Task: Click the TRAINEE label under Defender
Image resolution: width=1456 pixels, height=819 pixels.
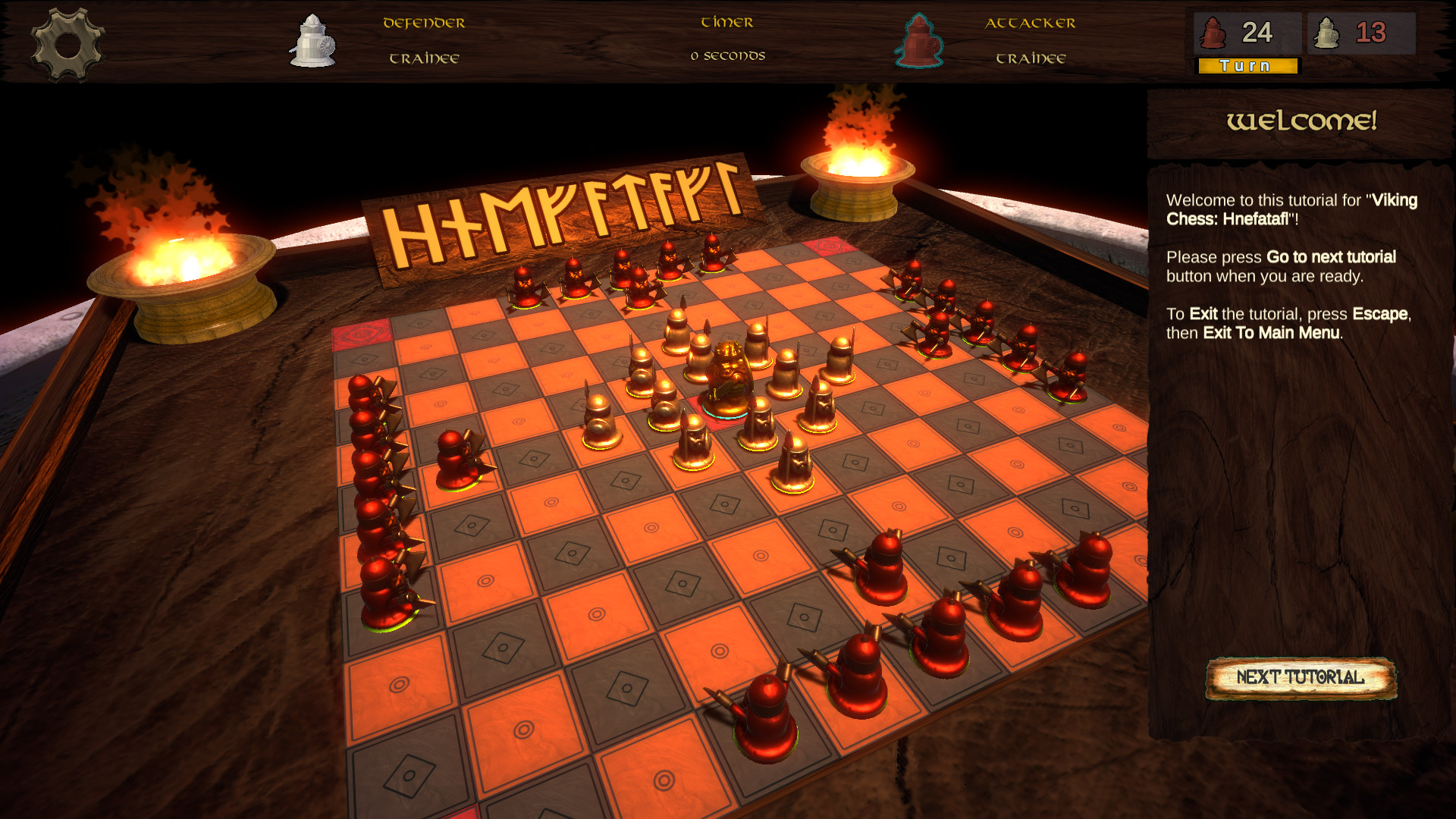Action: (x=423, y=57)
